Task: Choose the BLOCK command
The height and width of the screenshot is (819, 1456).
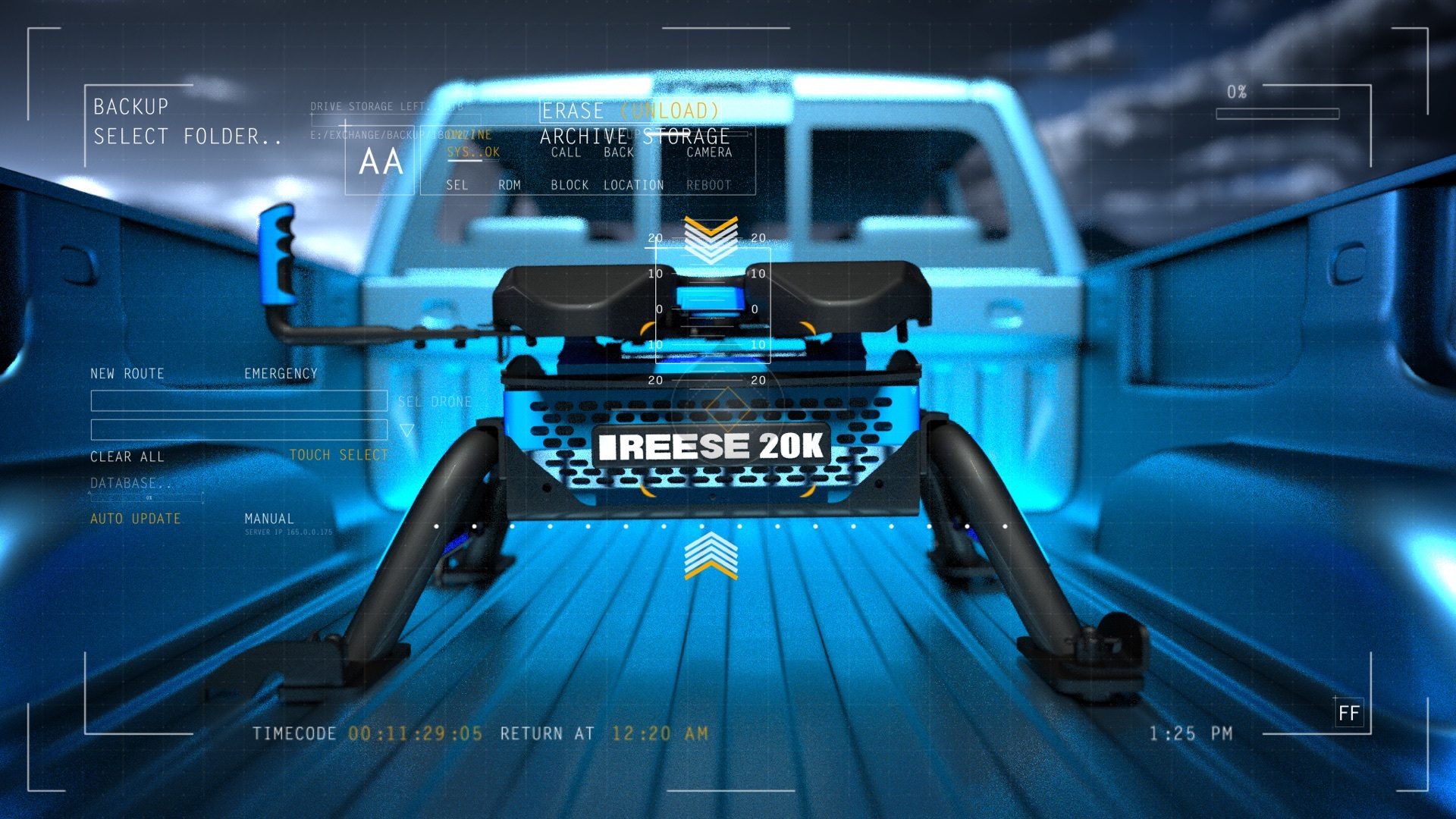Action: point(570,185)
